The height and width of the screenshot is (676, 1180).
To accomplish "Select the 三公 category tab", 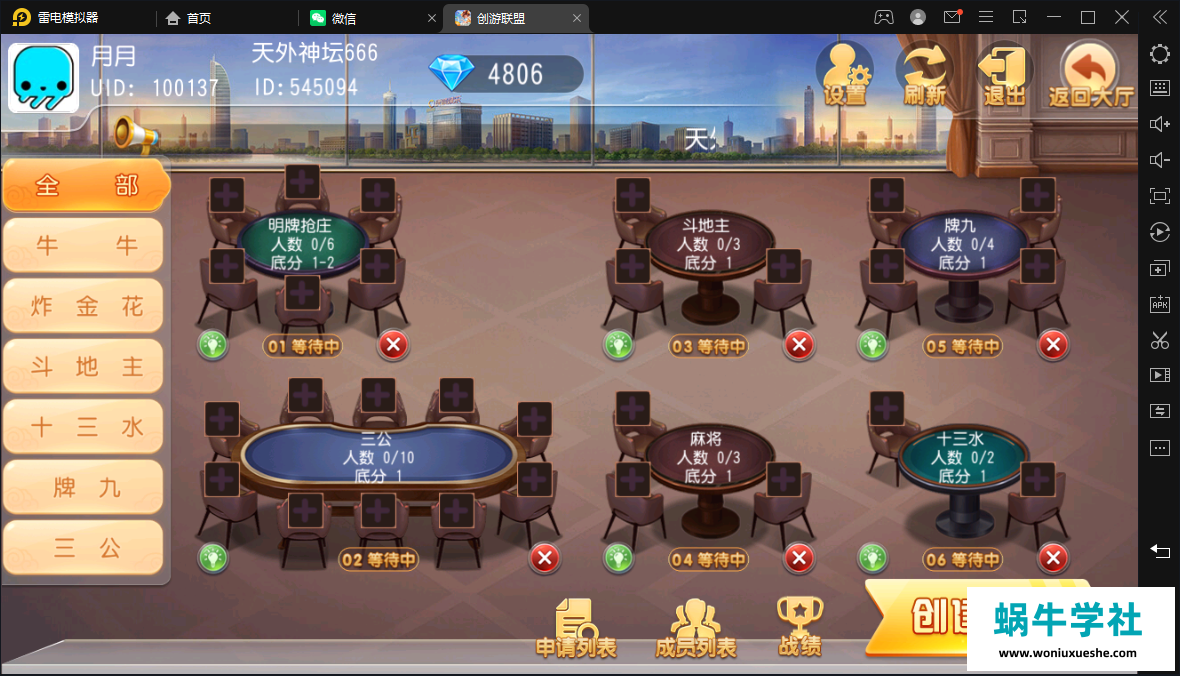I will coord(84,547).
